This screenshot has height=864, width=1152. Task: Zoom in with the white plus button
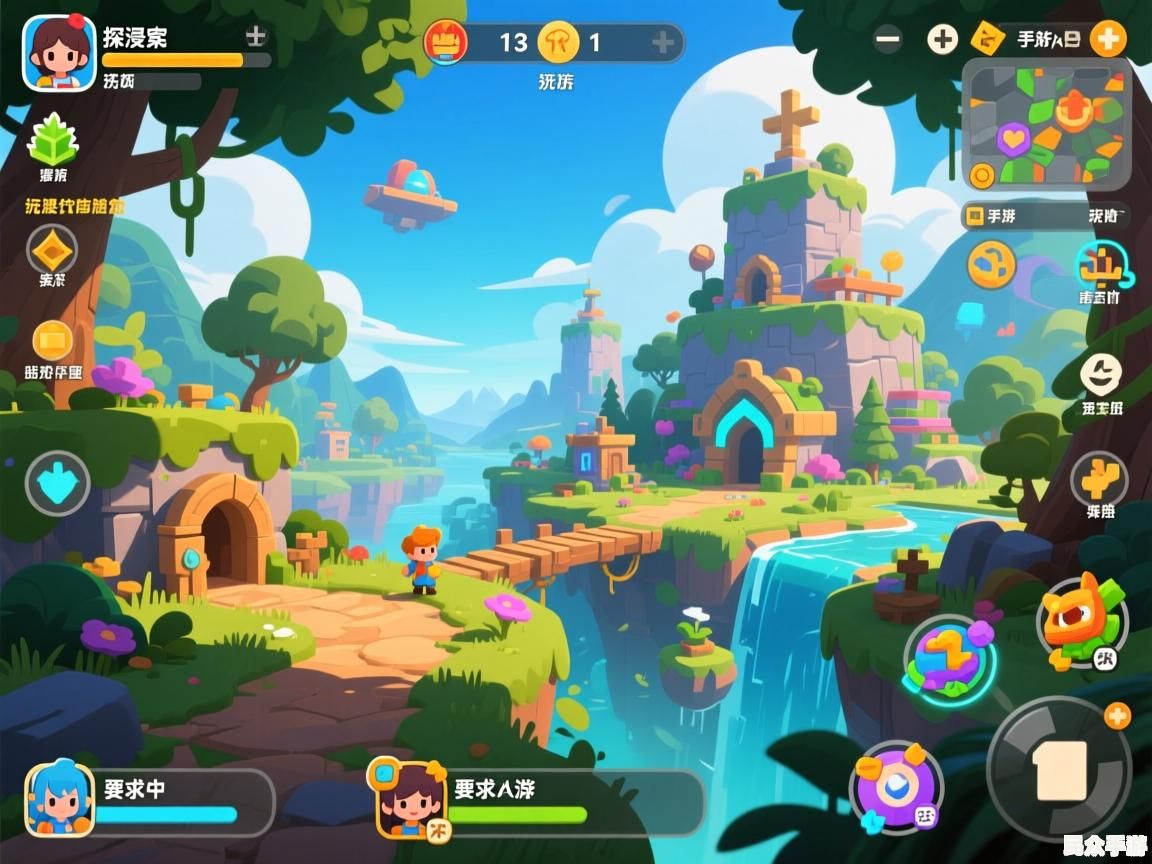pyautogui.click(x=942, y=40)
